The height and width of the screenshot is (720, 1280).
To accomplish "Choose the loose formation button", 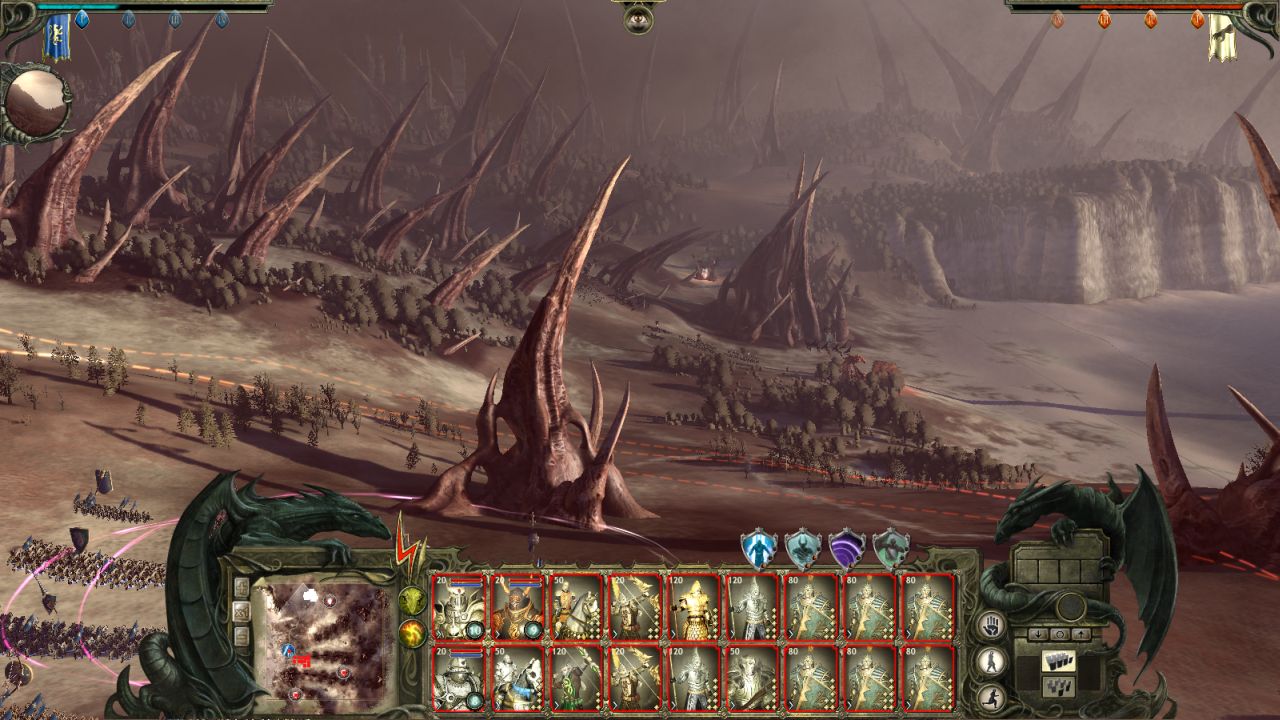I will pyautogui.click(x=1058, y=686).
